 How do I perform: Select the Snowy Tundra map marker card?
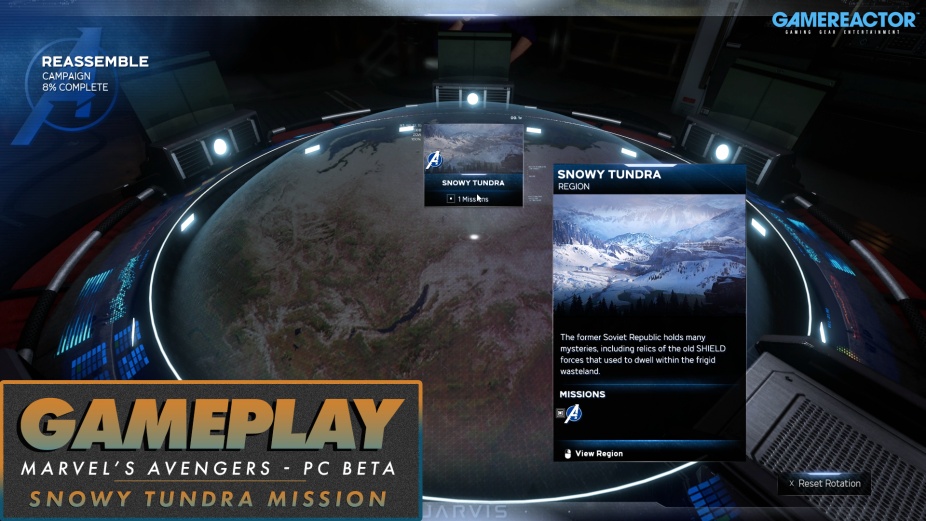click(473, 165)
